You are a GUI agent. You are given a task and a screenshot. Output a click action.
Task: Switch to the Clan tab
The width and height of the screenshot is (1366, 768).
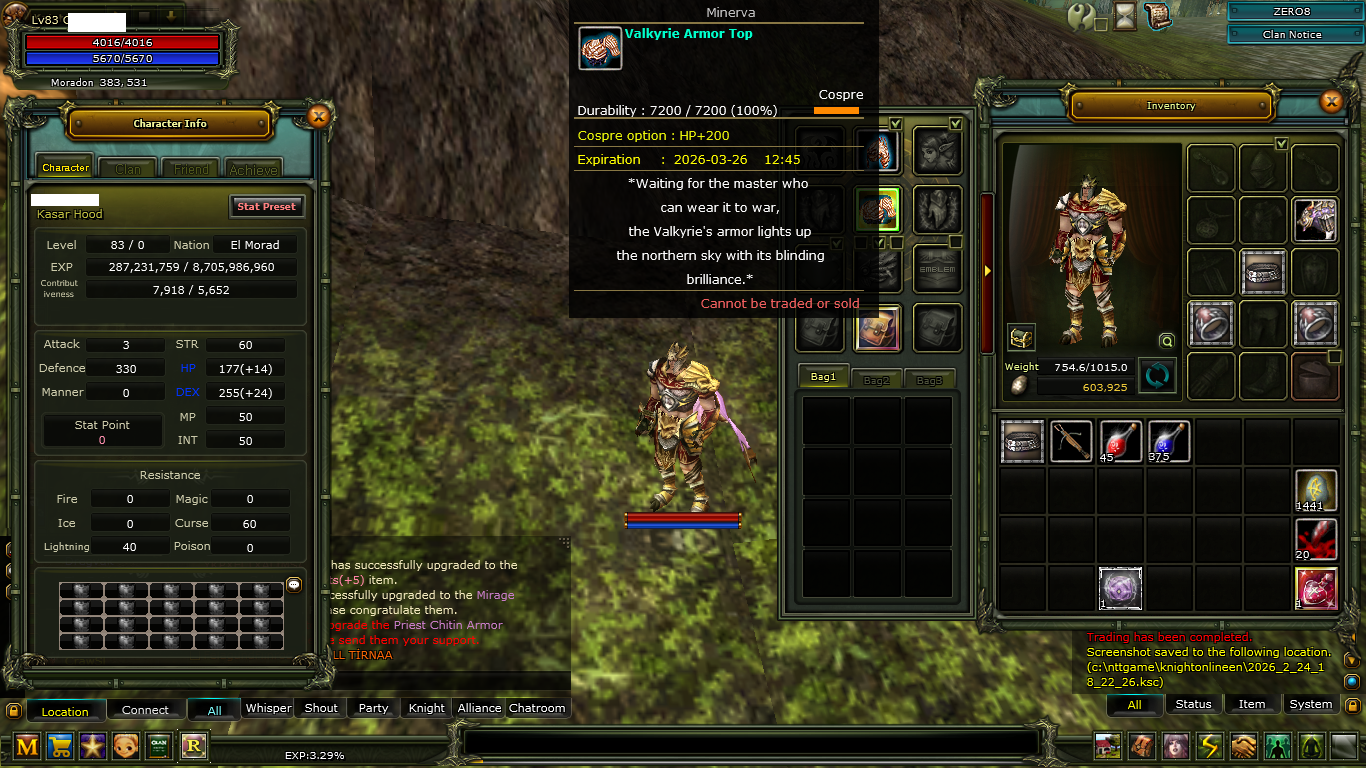point(128,169)
